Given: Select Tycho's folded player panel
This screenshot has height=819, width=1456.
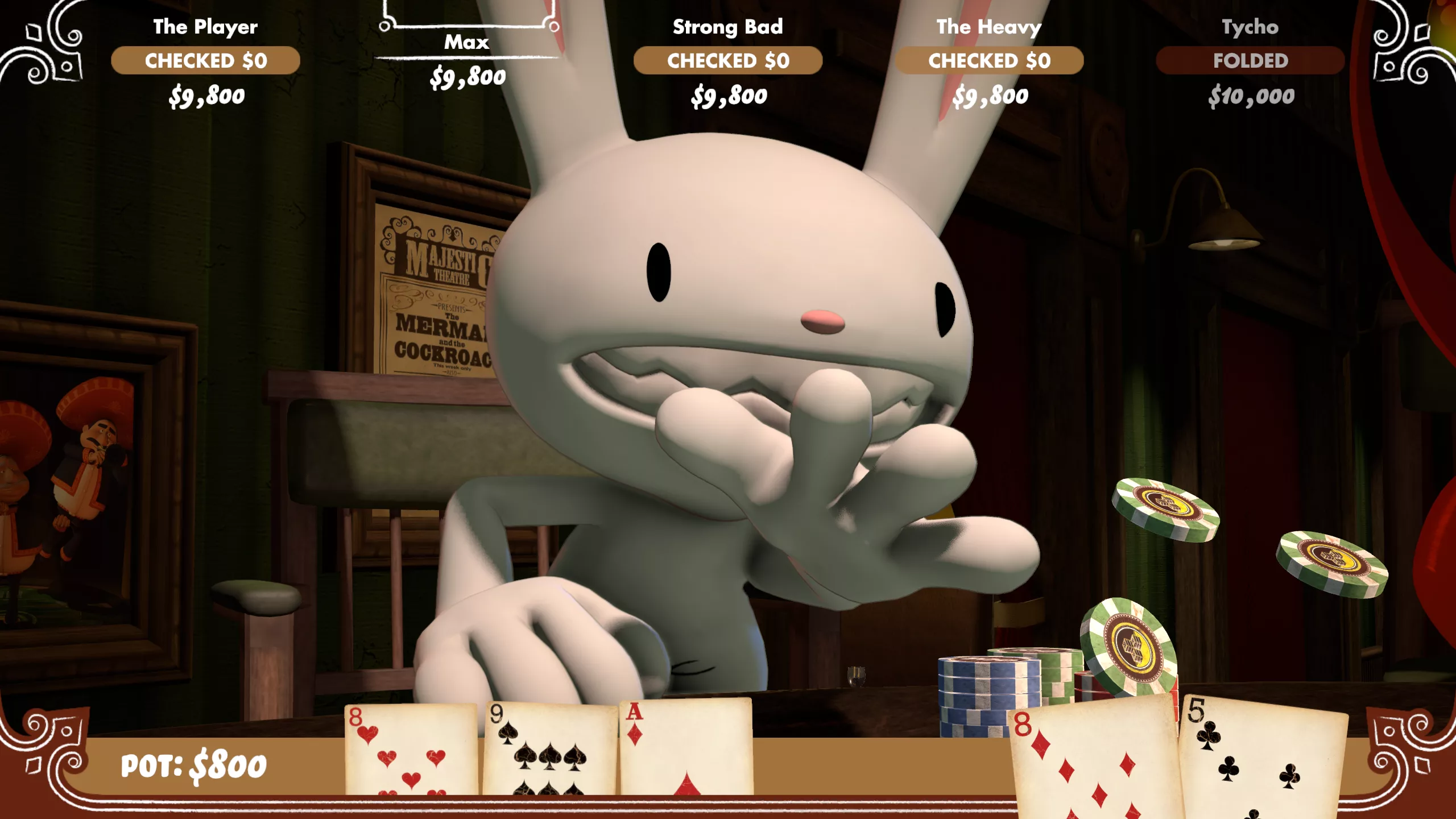Looking at the screenshot, I should [x=1250, y=61].
